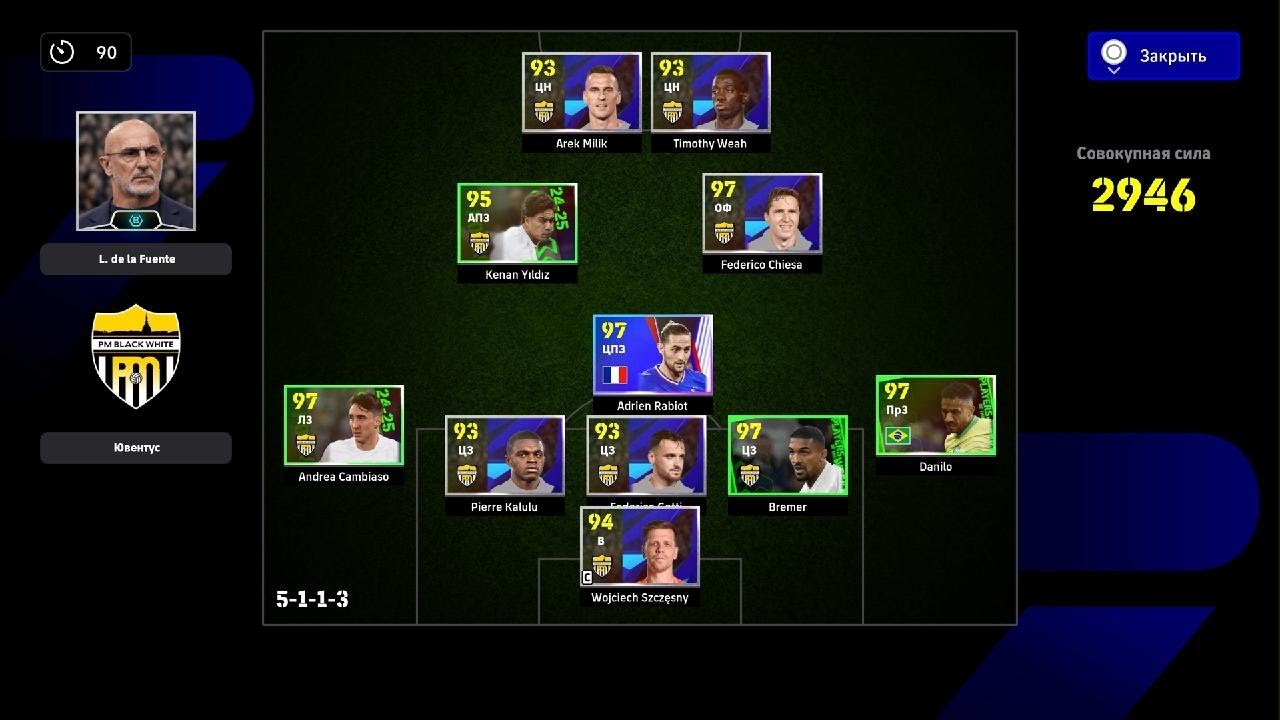Viewport: 1280px width, 720px height.
Task: Select the centre-back card between Kalulu and Bremer
Action: [646, 455]
